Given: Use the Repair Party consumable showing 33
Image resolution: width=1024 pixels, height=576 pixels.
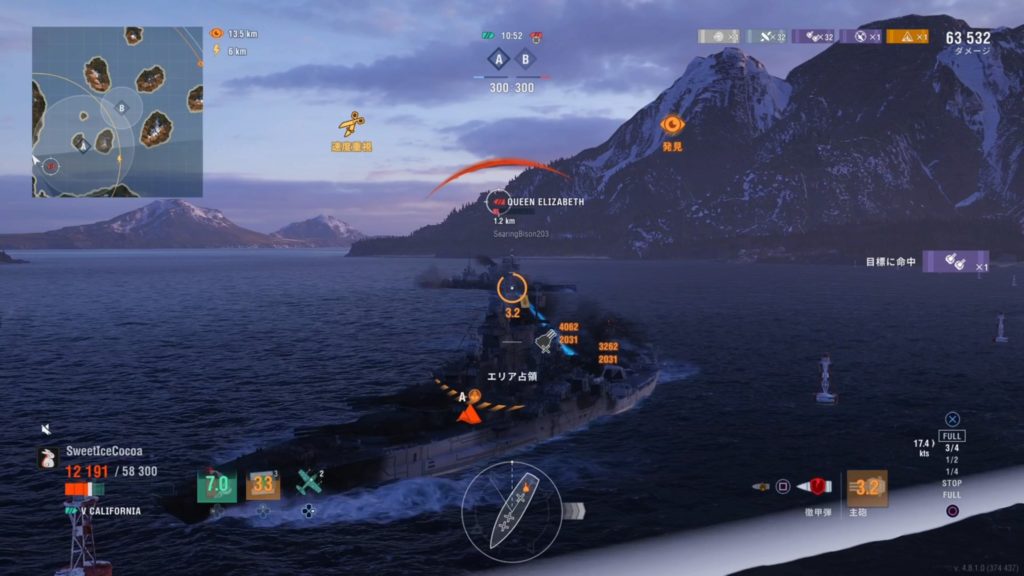Looking at the screenshot, I should click(263, 485).
